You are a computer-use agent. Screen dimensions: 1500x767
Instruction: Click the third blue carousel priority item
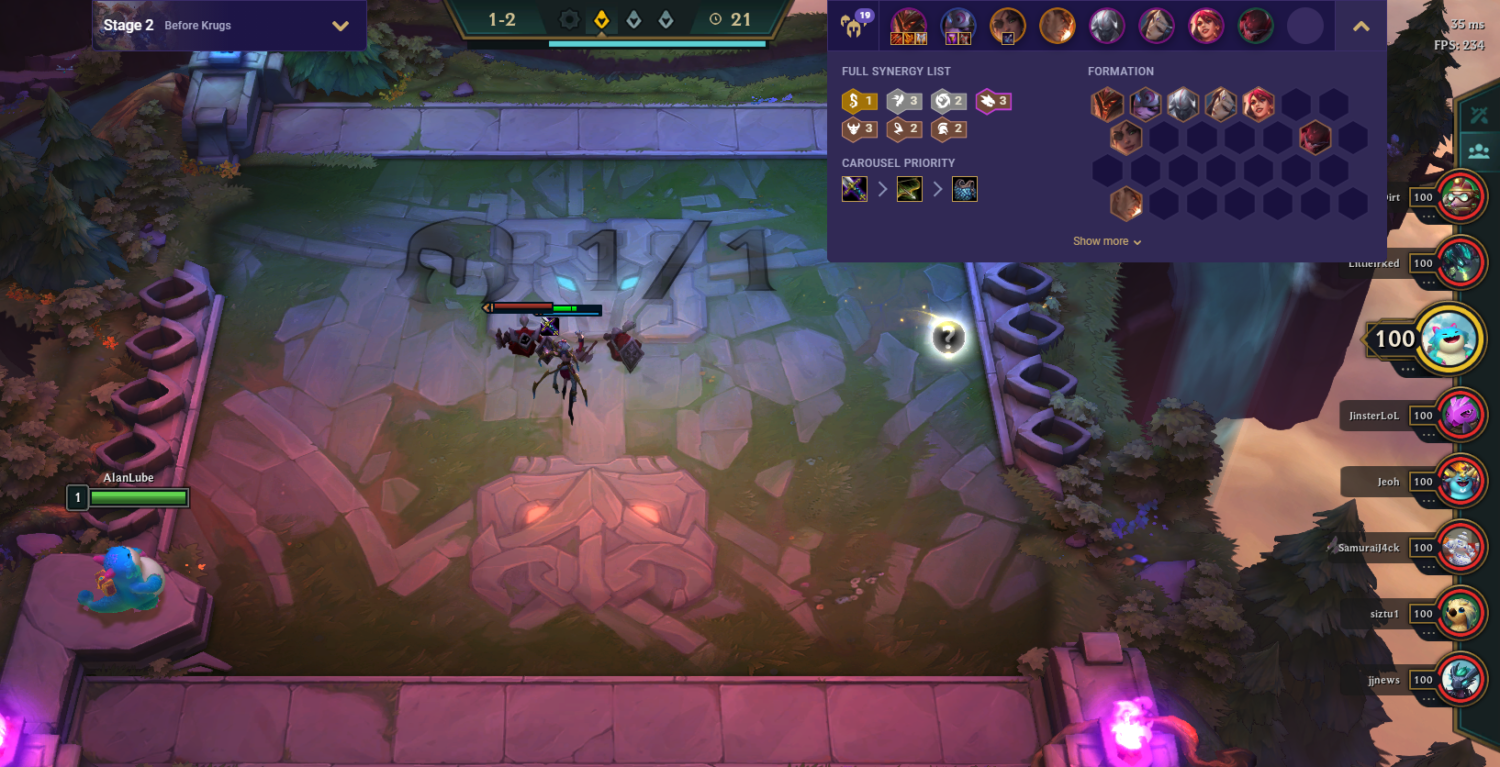point(964,189)
